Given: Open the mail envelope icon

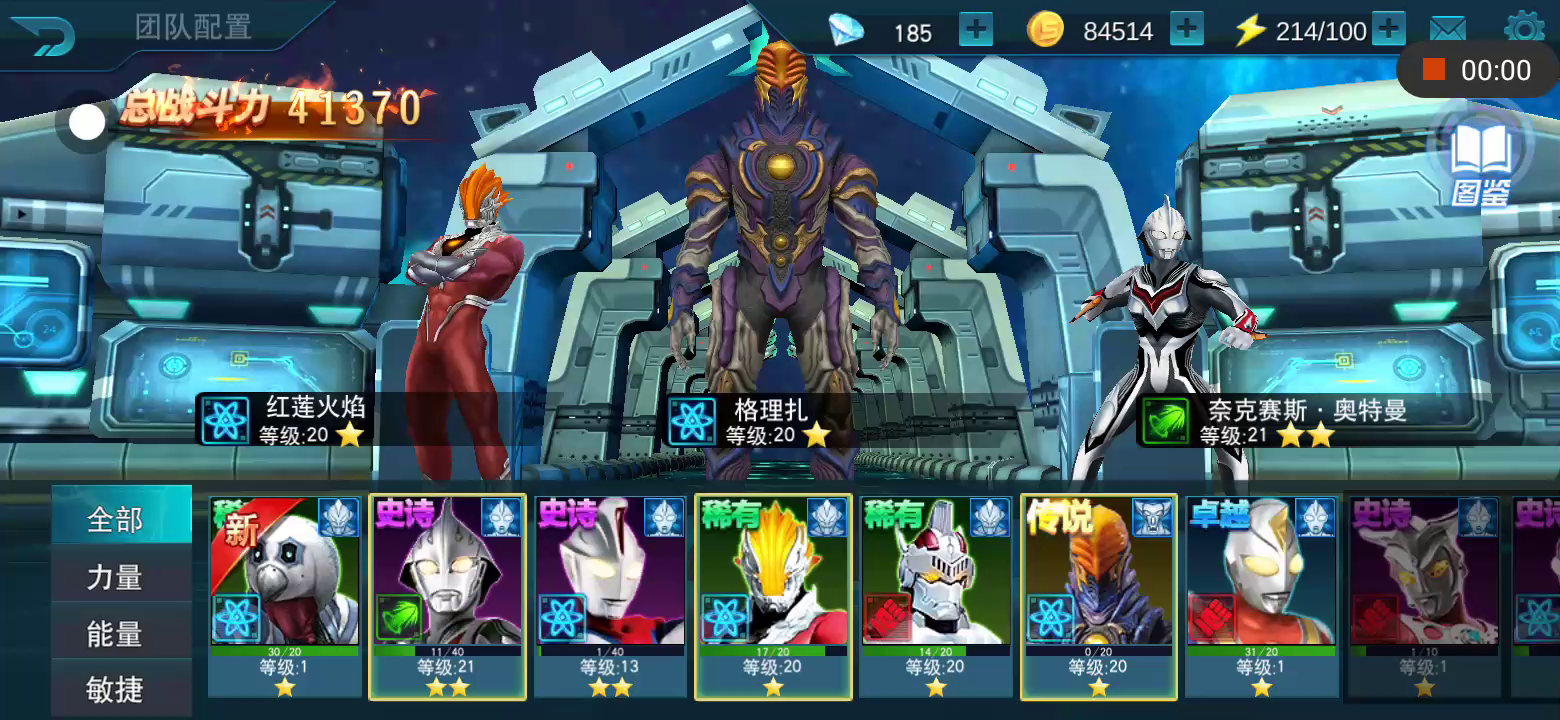Looking at the screenshot, I should tap(1447, 30).
